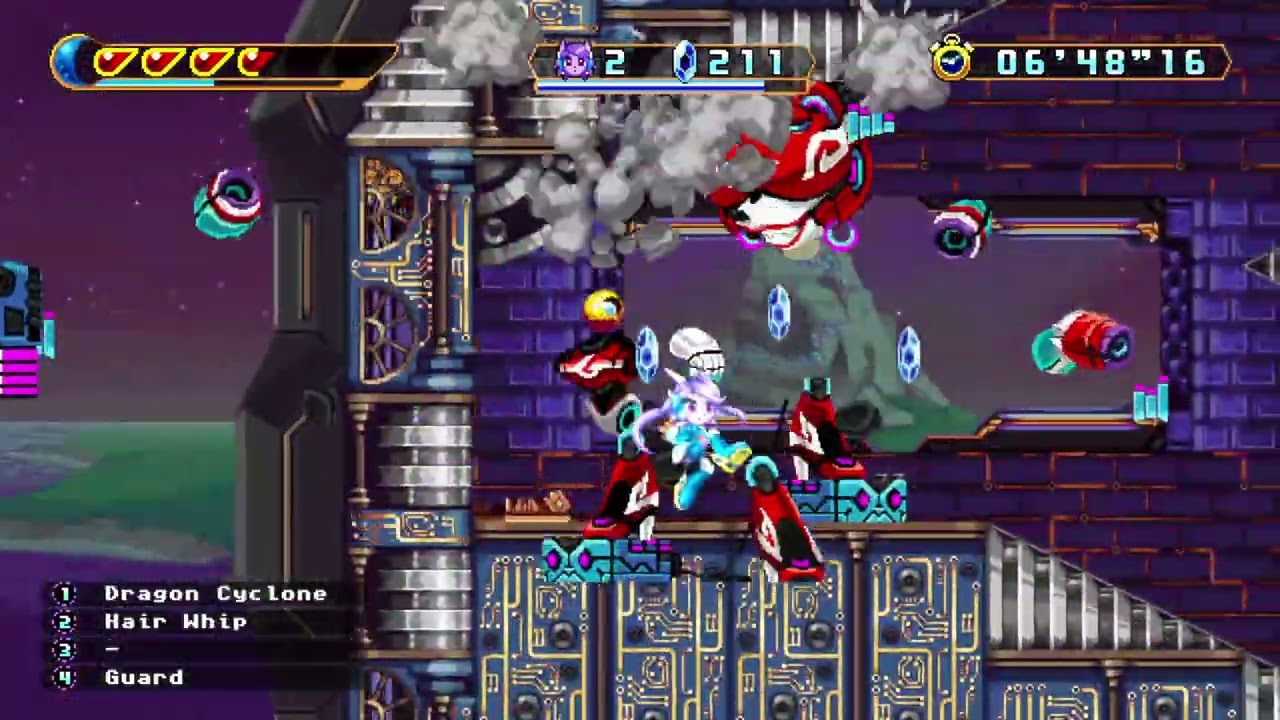Click the blue orb beside the health petals
Image resolution: width=1280 pixels, height=720 pixels.
pyautogui.click(x=73, y=62)
